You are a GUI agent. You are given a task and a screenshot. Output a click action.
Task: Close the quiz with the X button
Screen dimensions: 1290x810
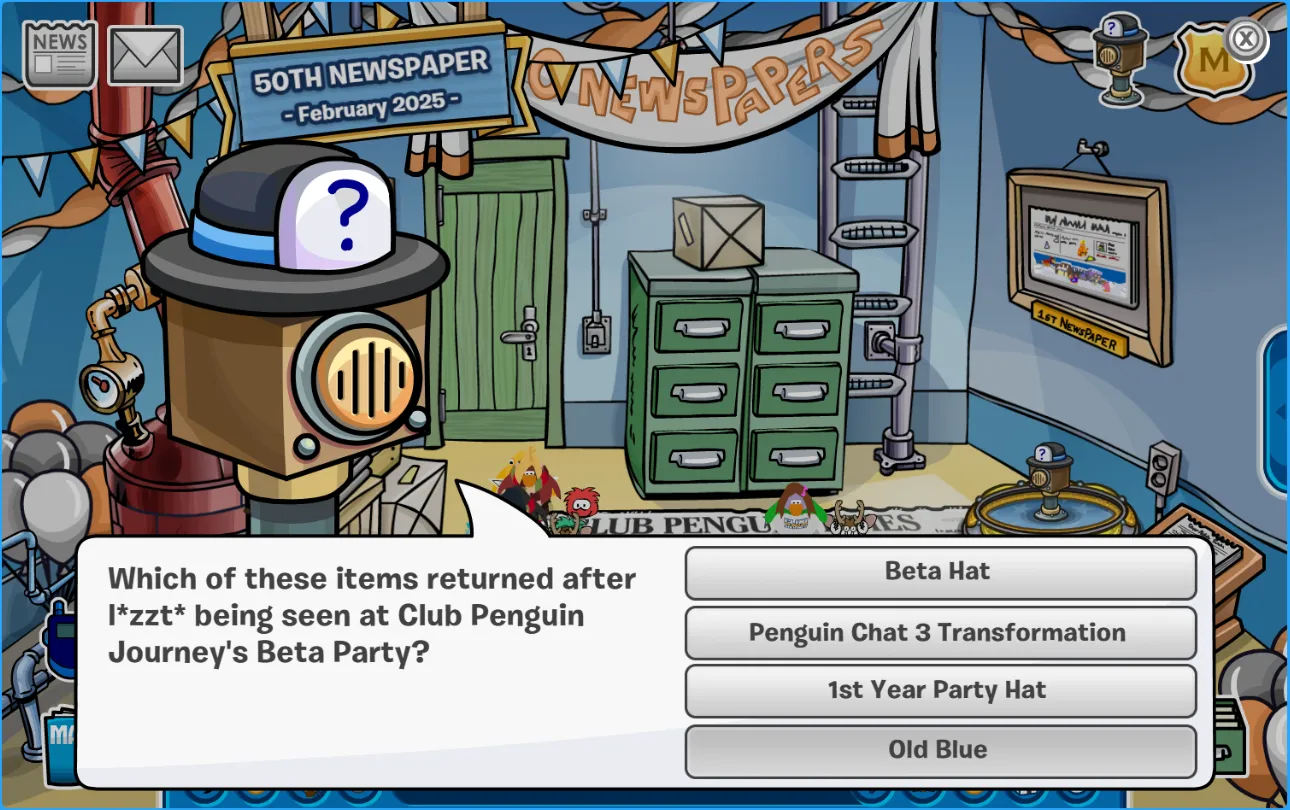pyautogui.click(x=1245, y=40)
